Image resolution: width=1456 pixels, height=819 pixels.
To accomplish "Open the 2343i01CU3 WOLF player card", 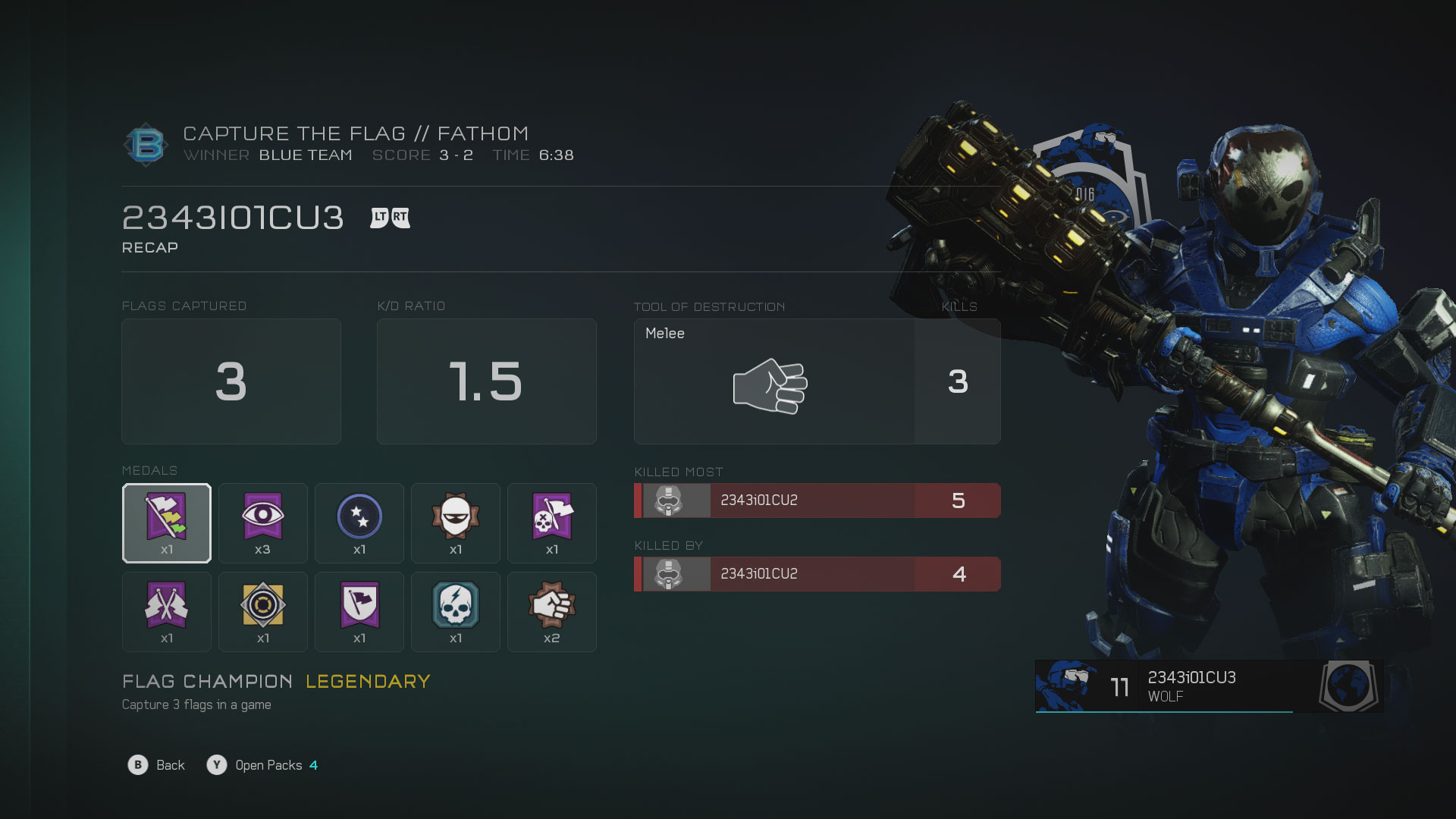I will [1209, 686].
